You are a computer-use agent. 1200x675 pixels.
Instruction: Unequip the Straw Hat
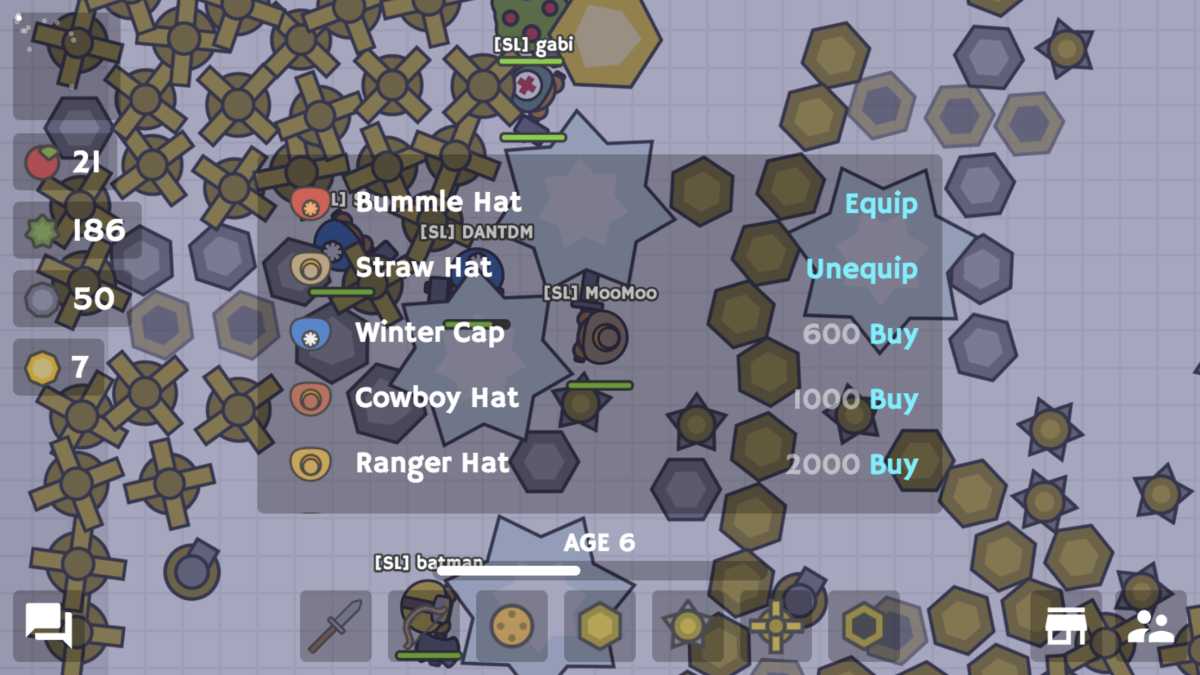tap(861, 269)
